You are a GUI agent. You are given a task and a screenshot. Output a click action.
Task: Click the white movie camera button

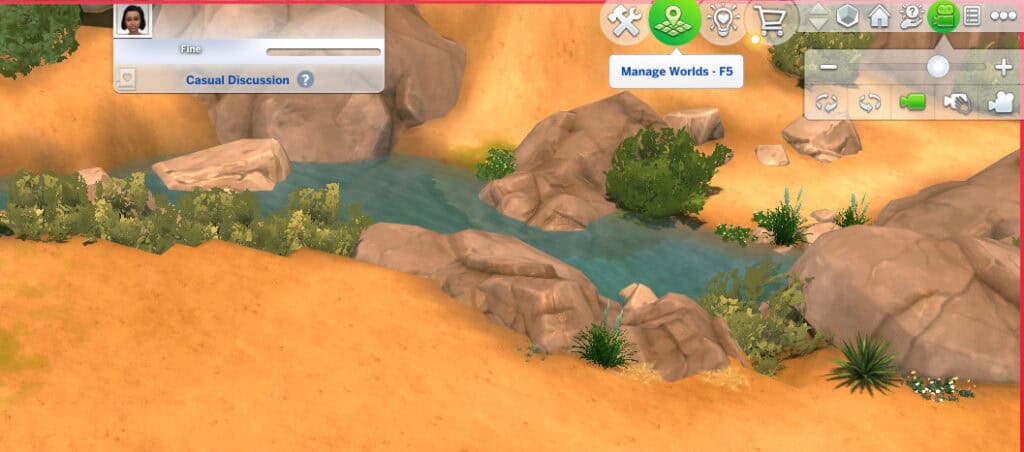pyautogui.click(x=999, y=102)
